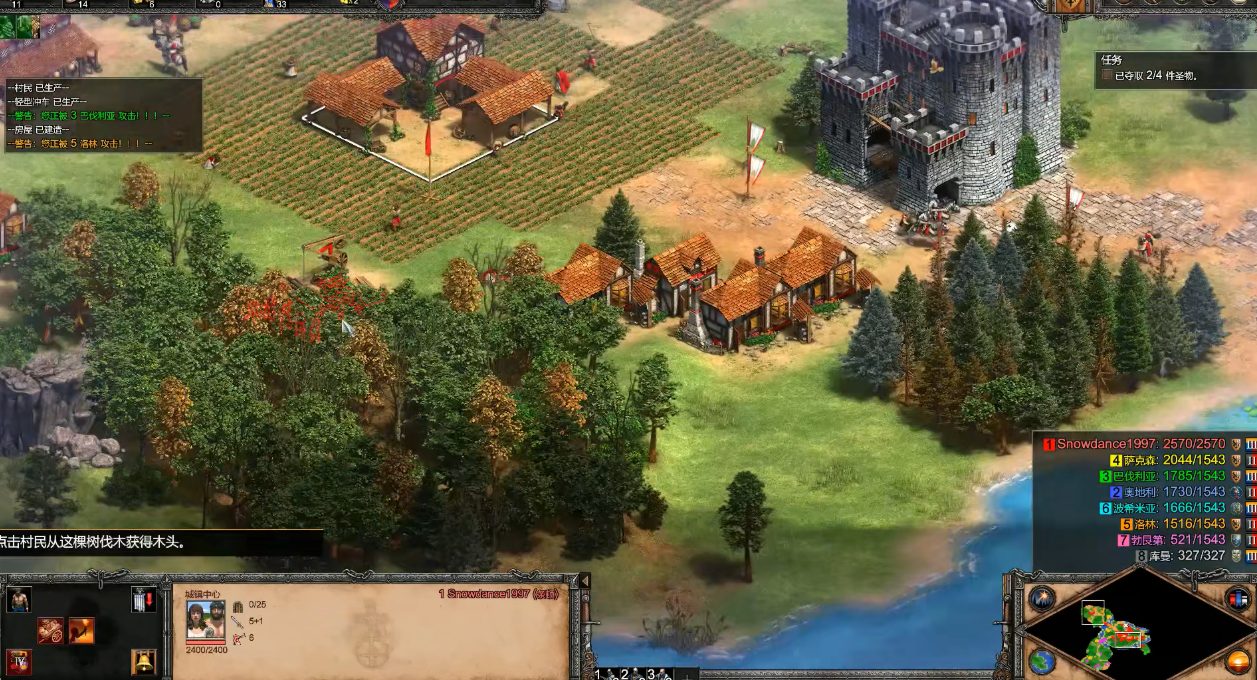Viewport: 1257px width, 680px height.
Task: Train a villager from the town center
Action: pyautogui.click(x=19, y=599)
